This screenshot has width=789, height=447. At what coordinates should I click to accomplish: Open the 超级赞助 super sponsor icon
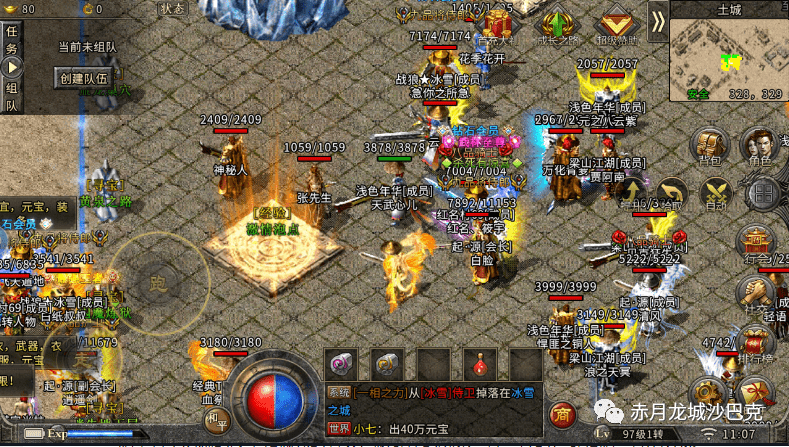(613, 26)
